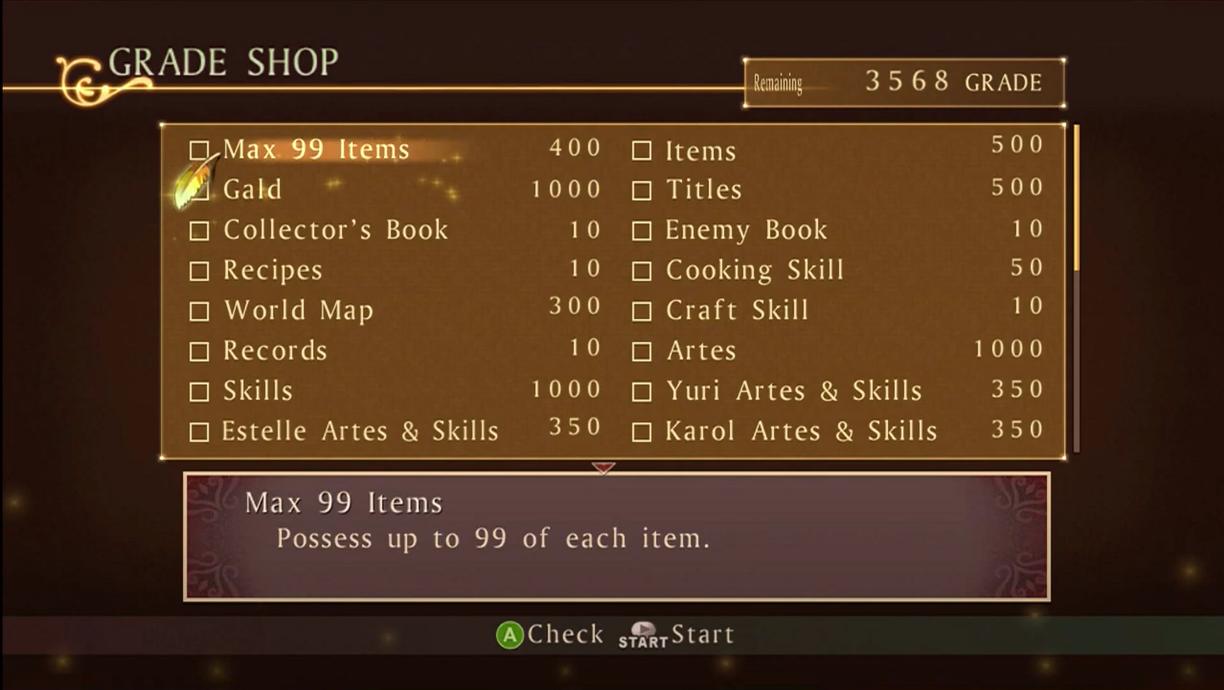Choose the Artes option
This screenshot has height=690, width=1224.
(x=642, y=352)
